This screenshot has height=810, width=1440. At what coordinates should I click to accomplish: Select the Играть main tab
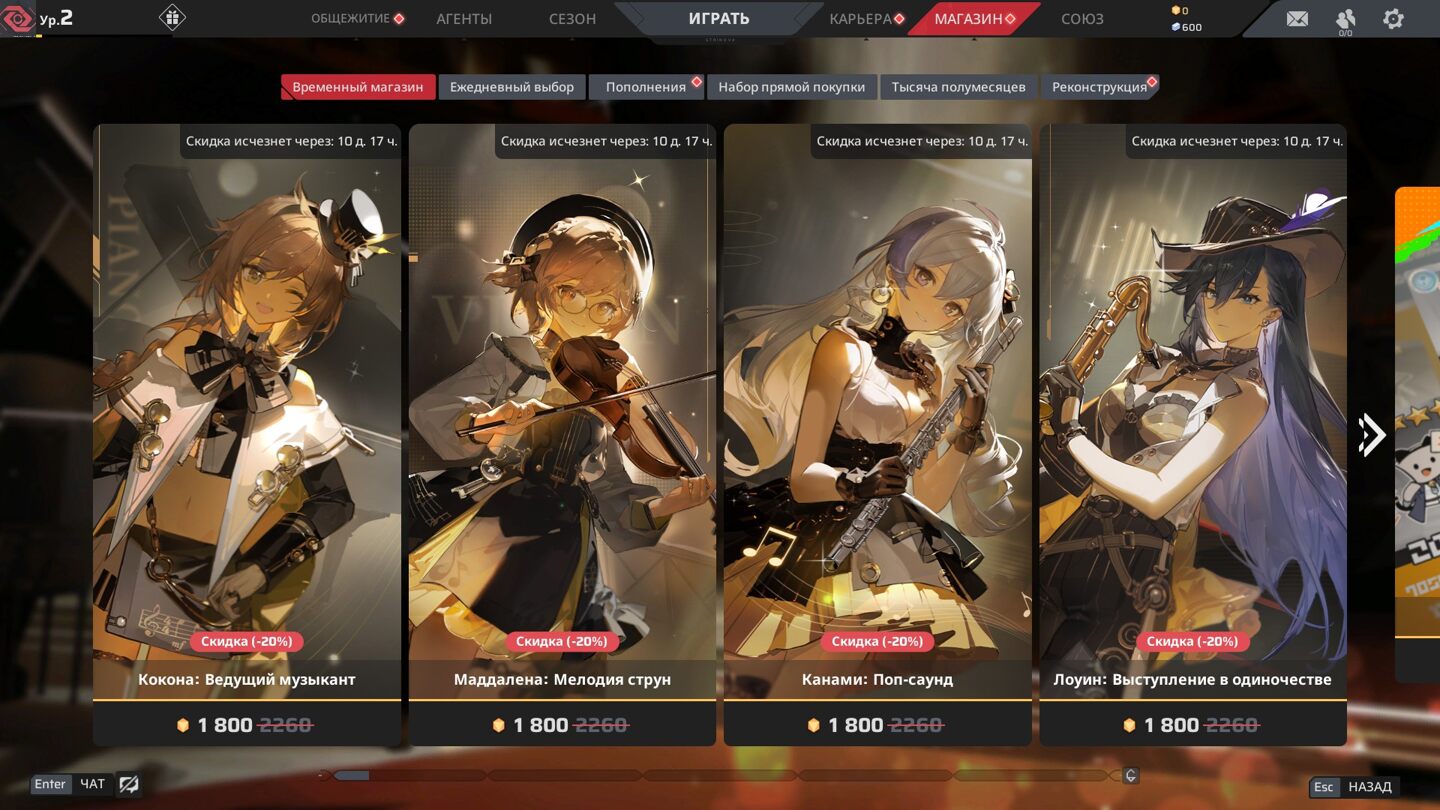coord(718,19)
